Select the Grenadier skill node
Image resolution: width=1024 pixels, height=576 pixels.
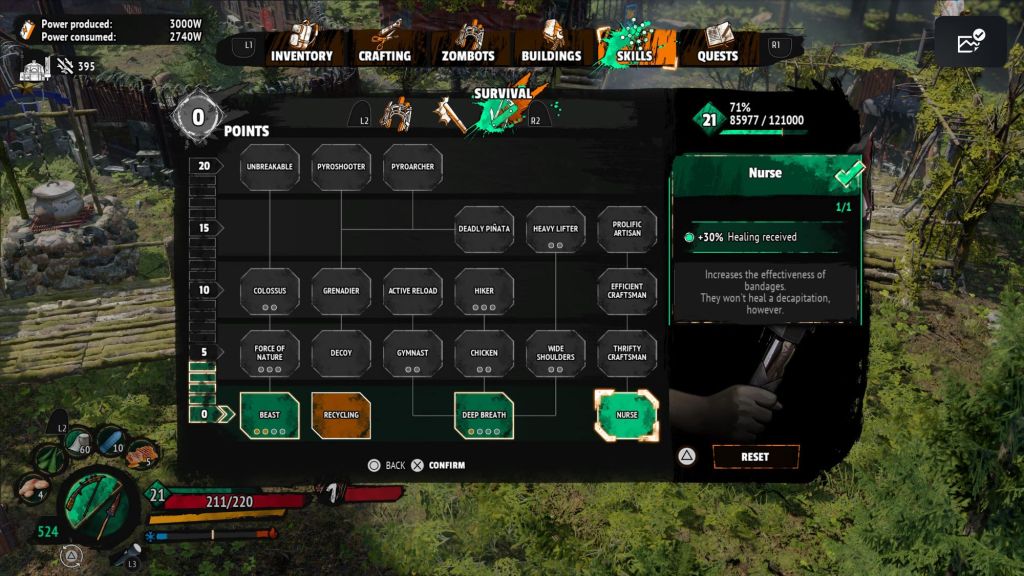[341, 291]
